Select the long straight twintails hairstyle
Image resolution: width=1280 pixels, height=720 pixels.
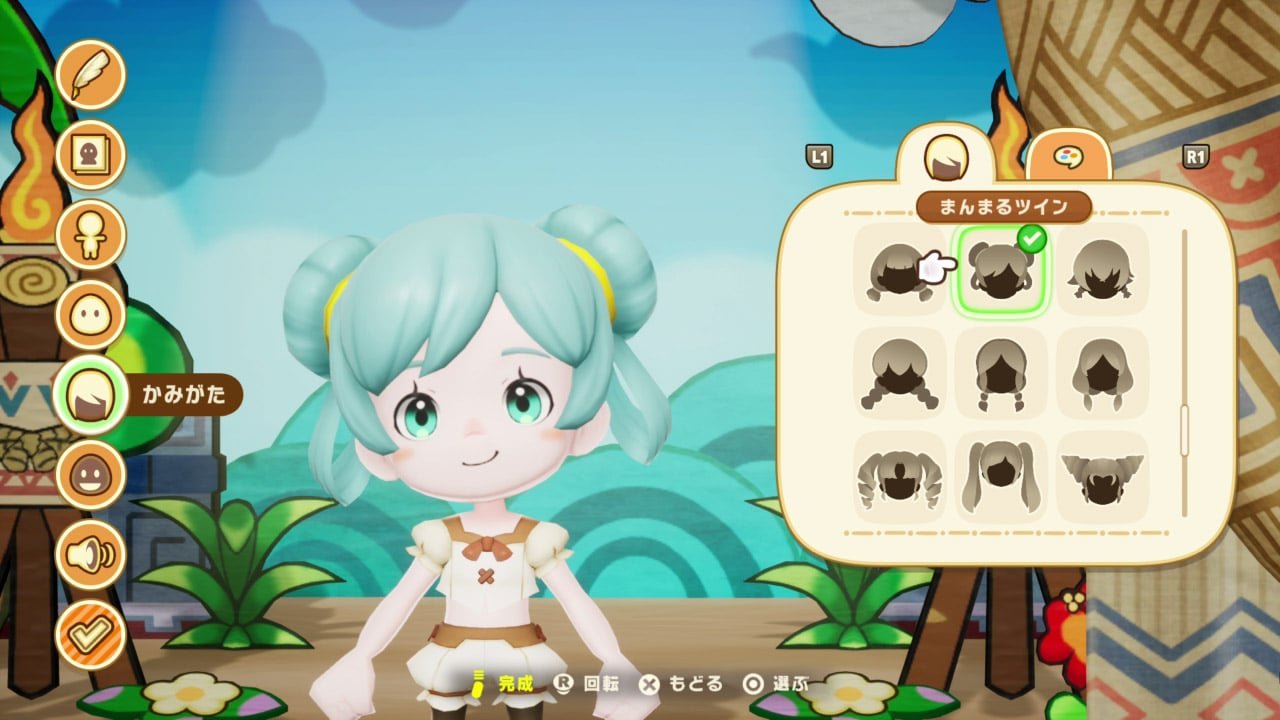(1002, 477)
